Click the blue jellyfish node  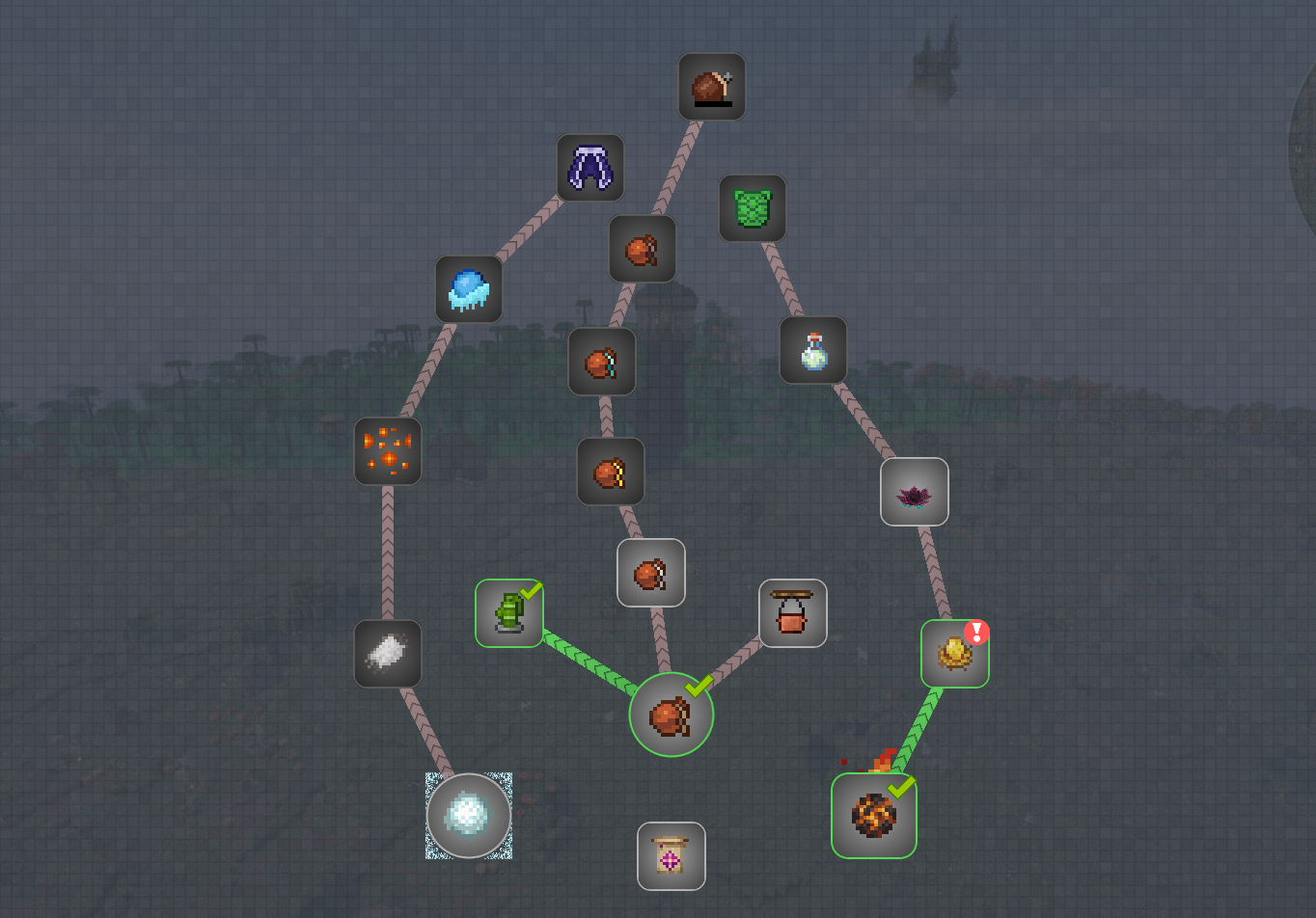point(470,289)
